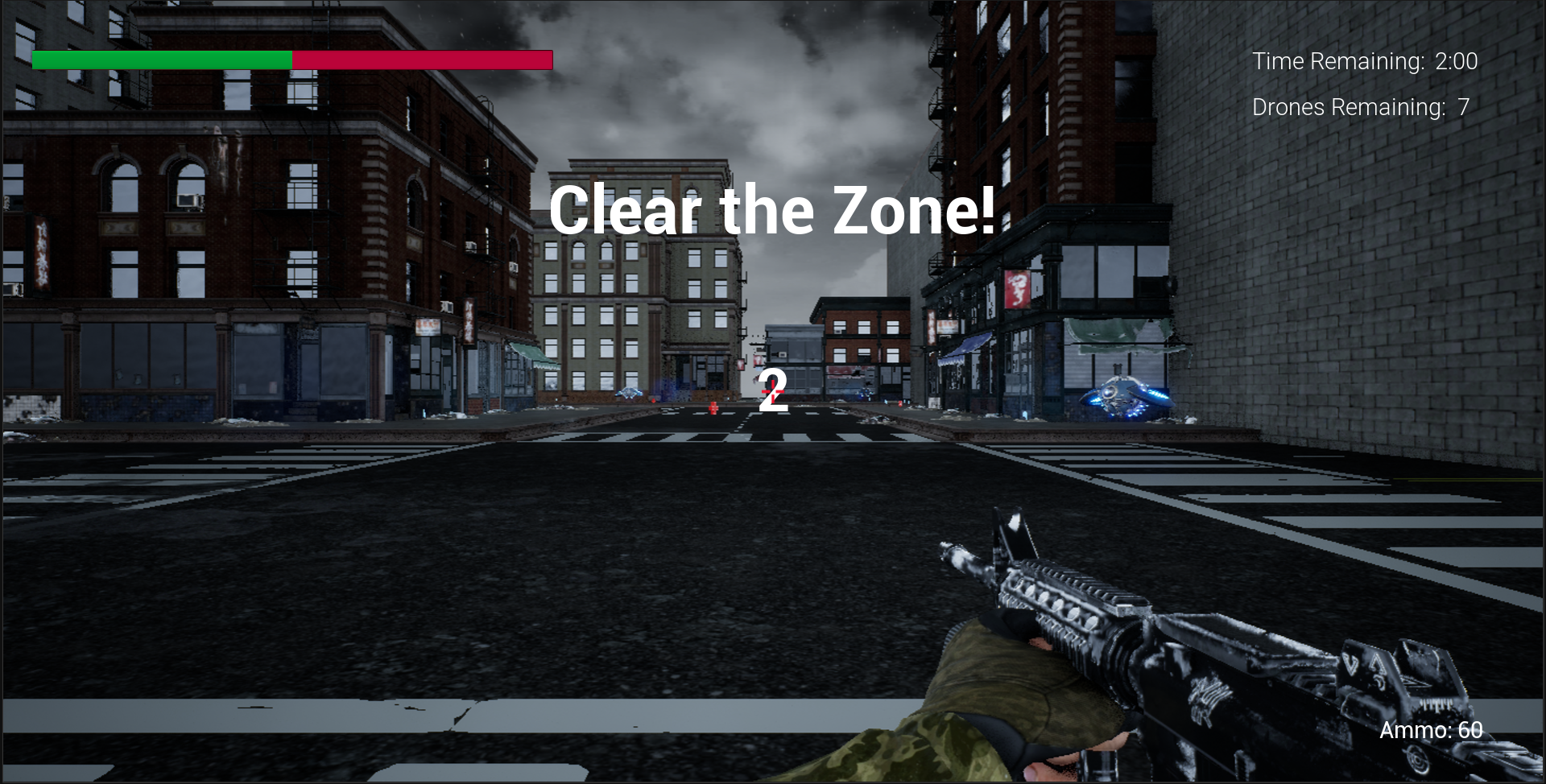Click the small drone on the left street
The width and height of the screenshot is (1546, 784).
pos(628,393)
